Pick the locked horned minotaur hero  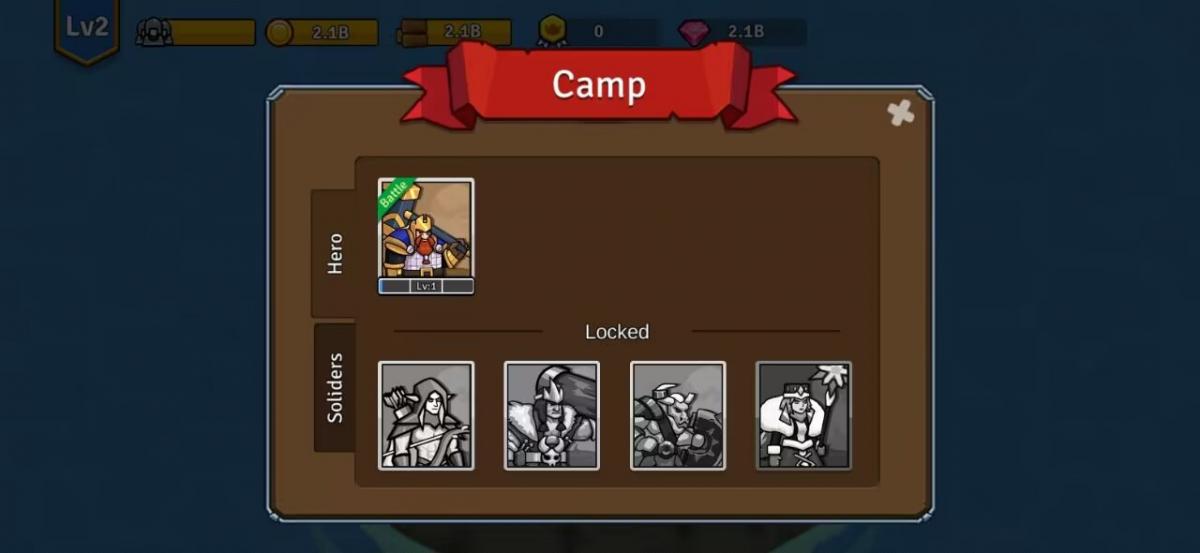point(678,415)
